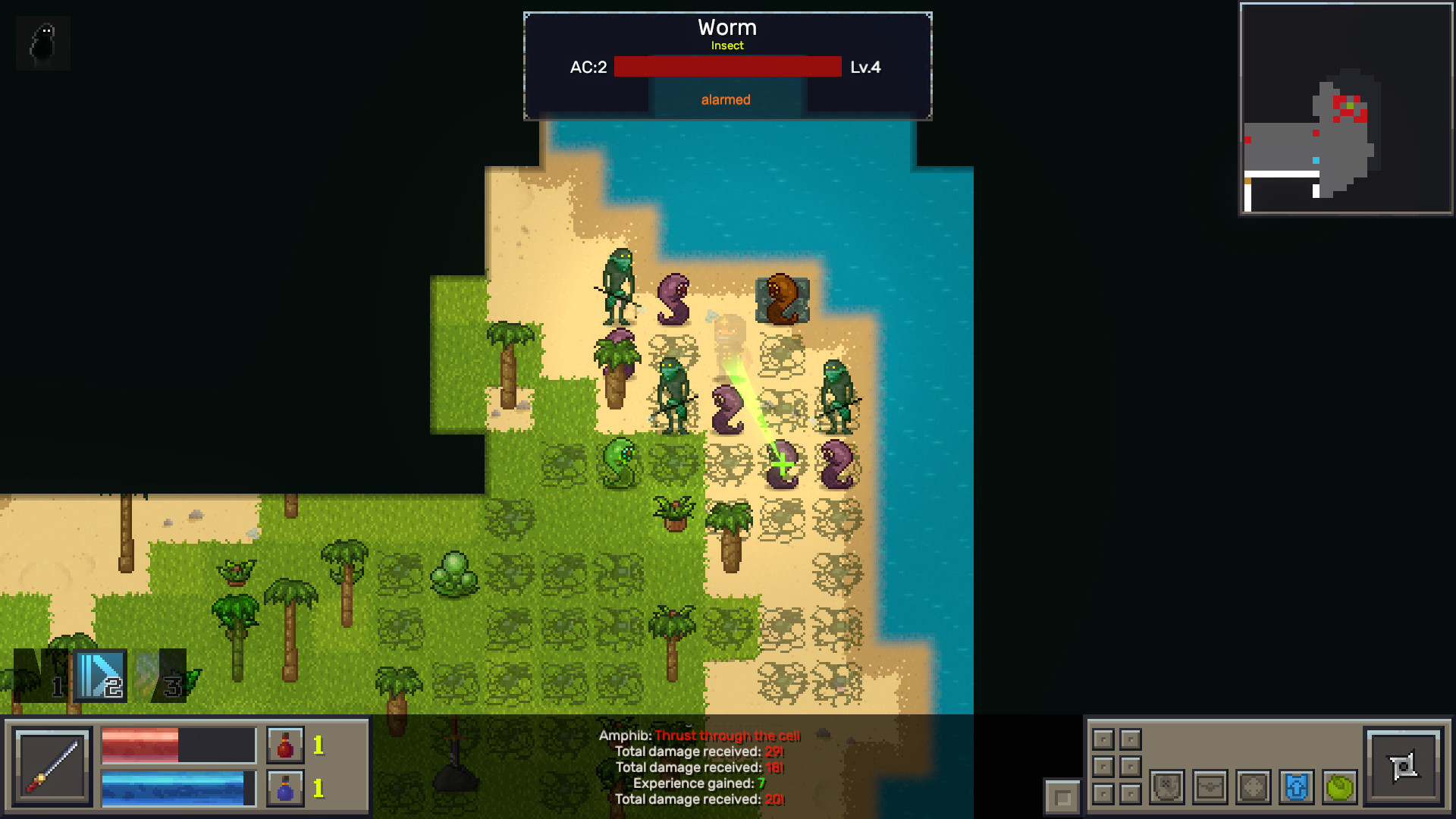Open the character portrait in the top-left corner
Viewport: 1456px width, 819px height.
tap(42, 42)
